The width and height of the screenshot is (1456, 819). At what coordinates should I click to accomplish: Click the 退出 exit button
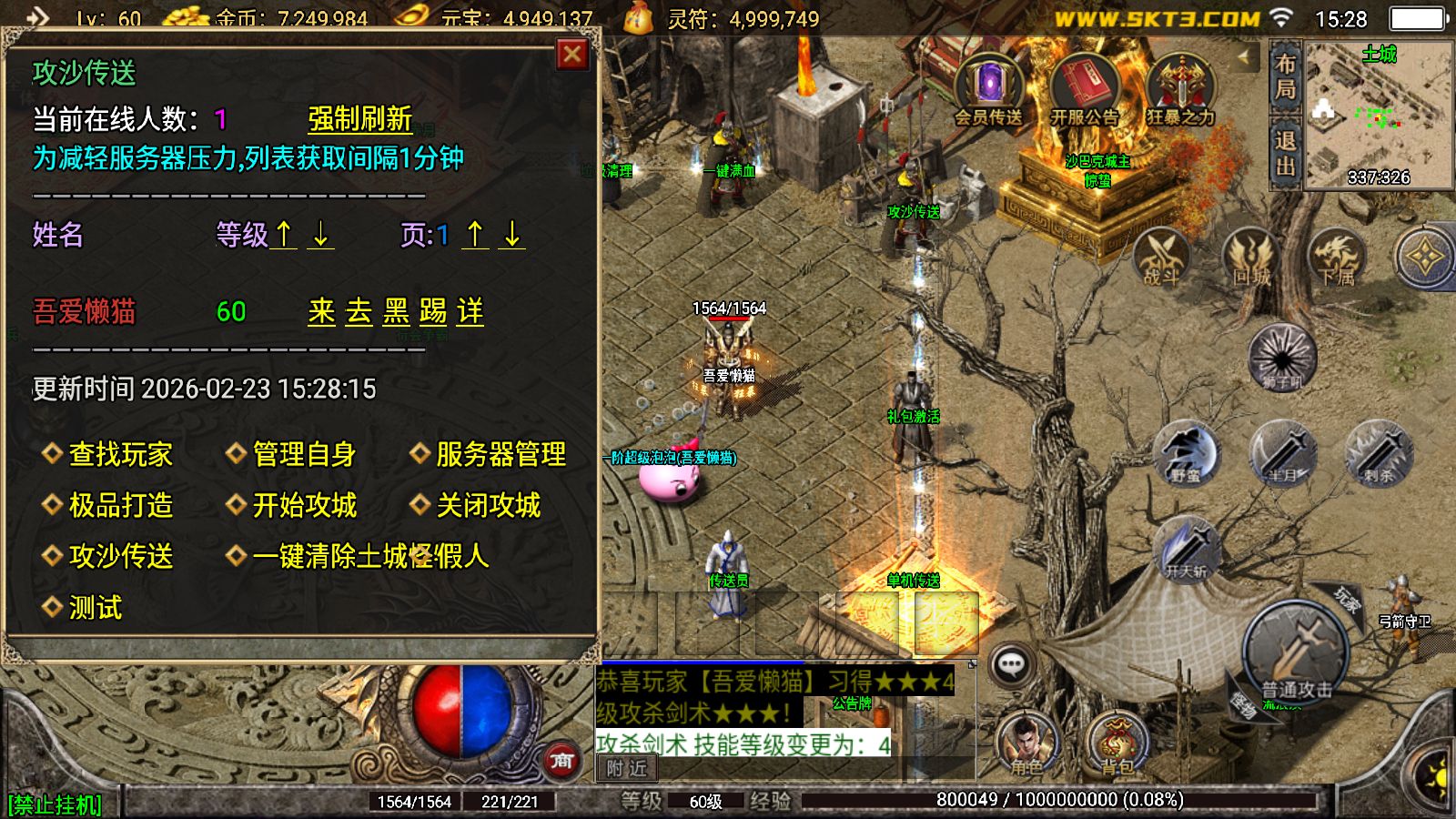pyautogui.click(x=1285, y=153)
